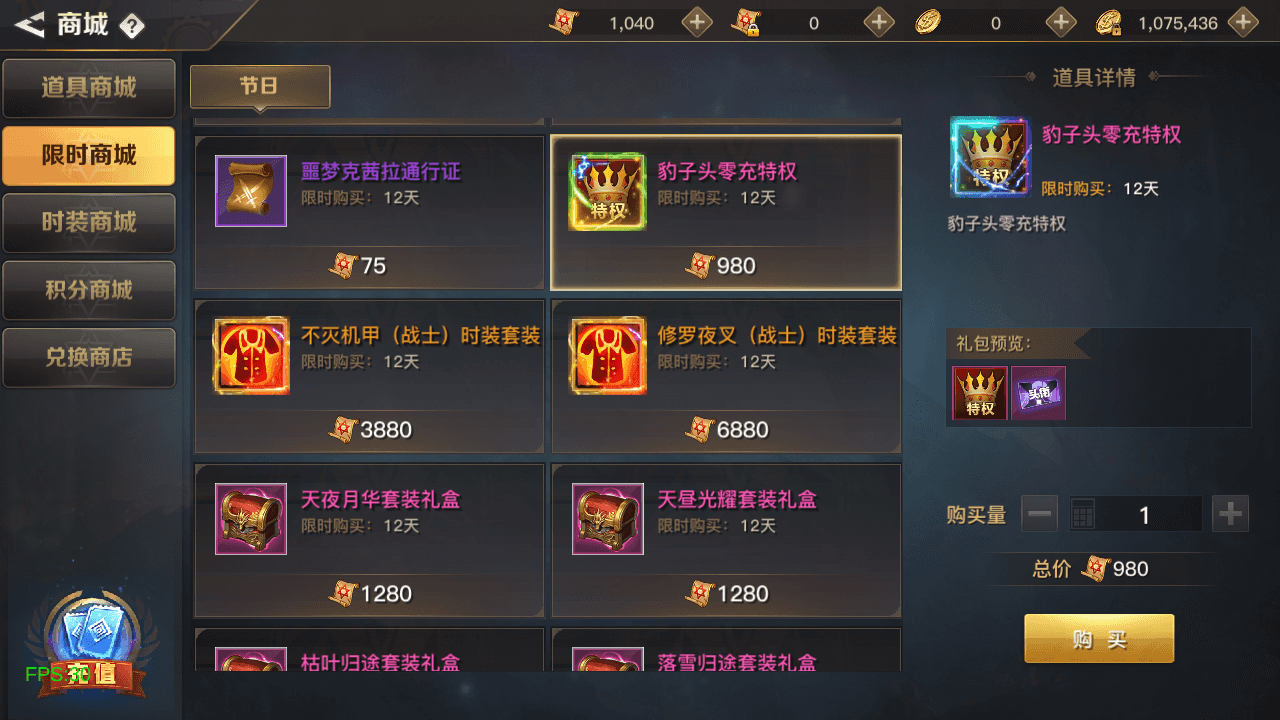Tap the 不灭机甲 armor item icon
This screenshot has width=1280, height=720.
pos(250,355)
